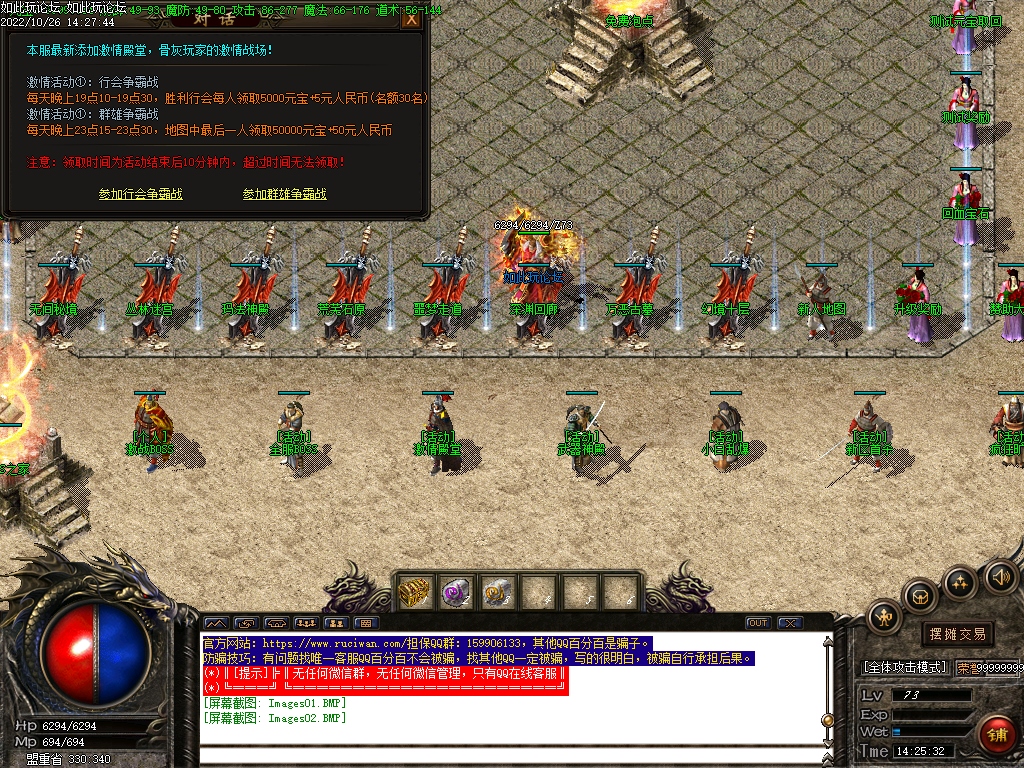Select the treasure chest hotbar slot
The height and width of the screenshot is (768, 1024).
click(x=414, y=592)
